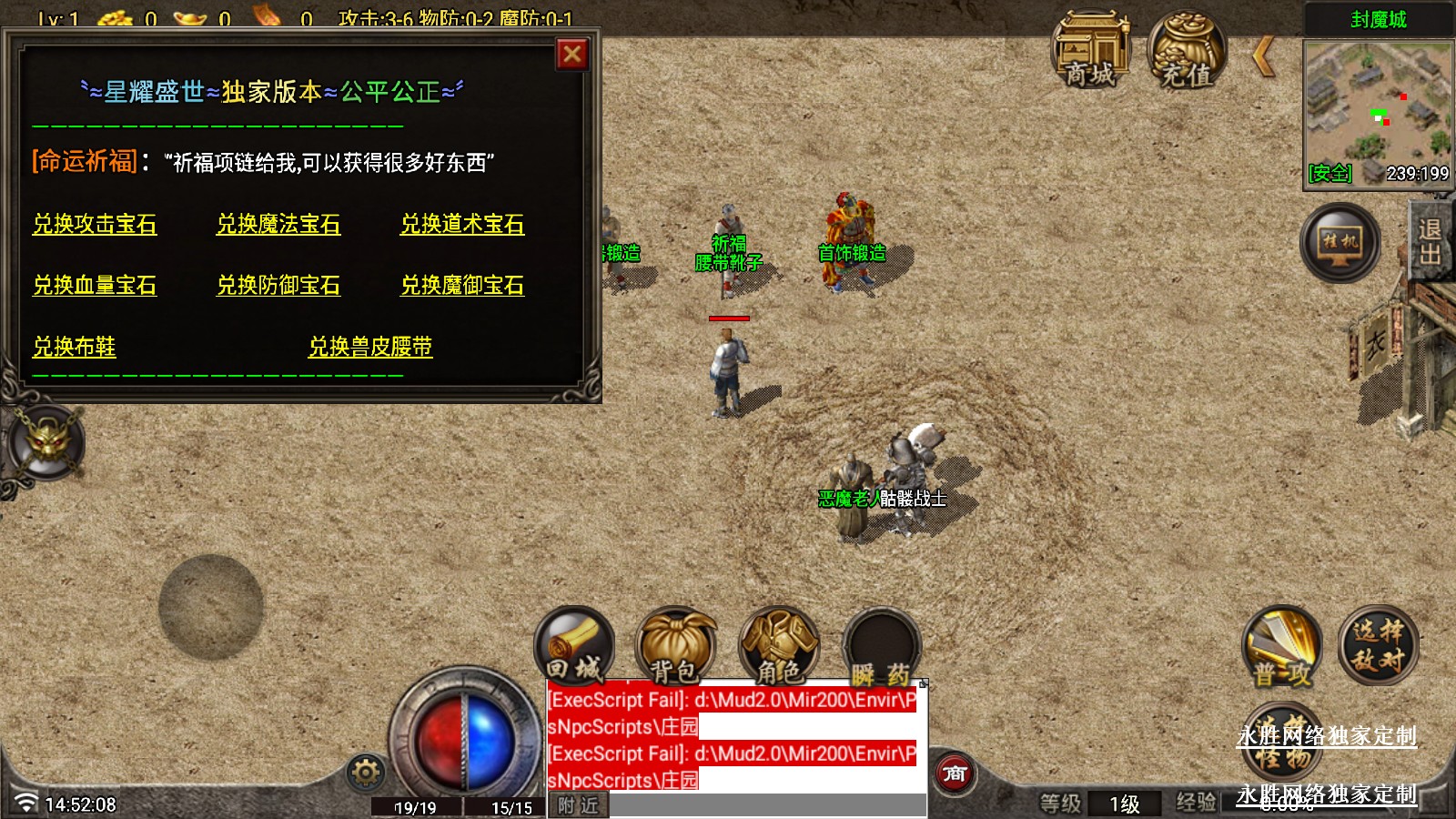
Task: Open the 商城 shop
Action: coord(1090,51)
